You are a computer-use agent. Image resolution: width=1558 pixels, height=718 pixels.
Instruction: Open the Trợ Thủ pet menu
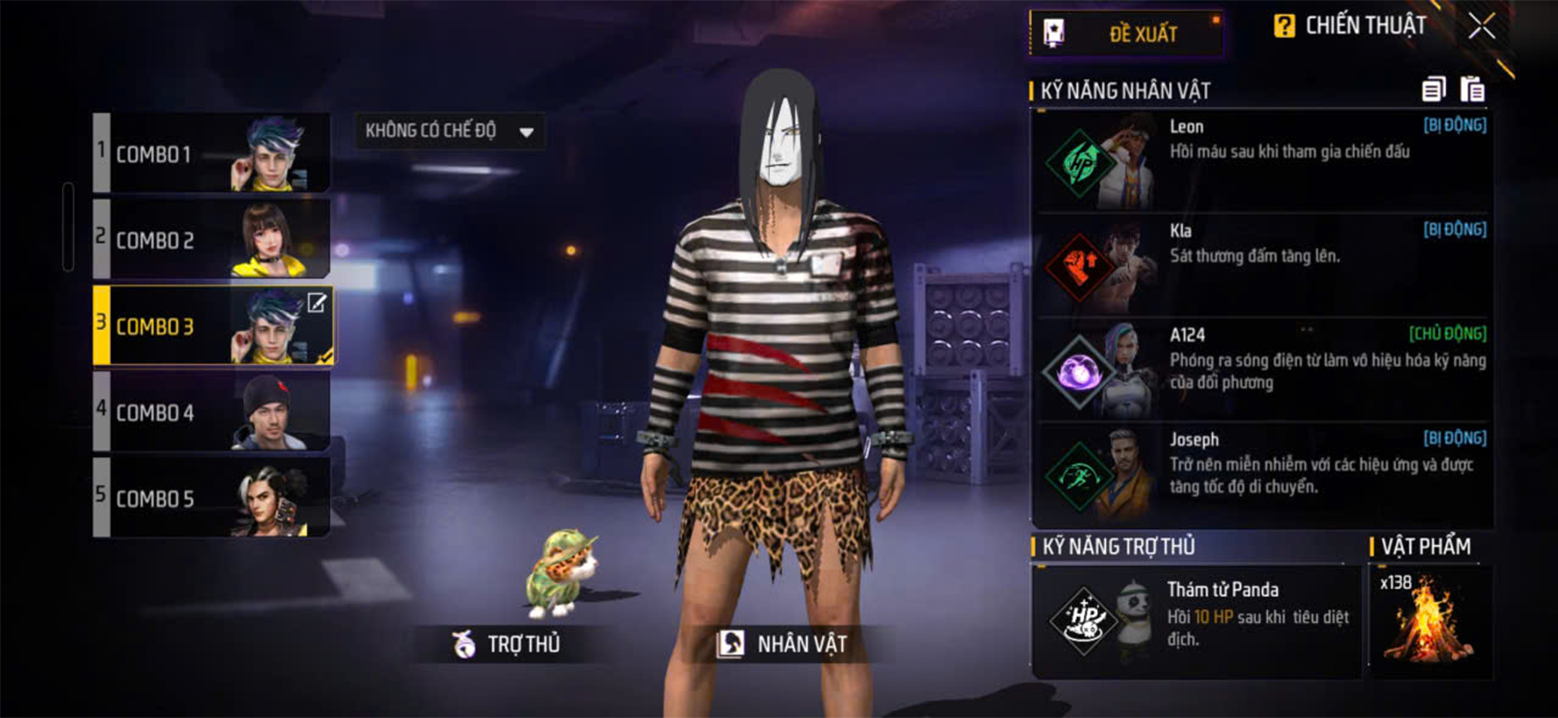507,645
